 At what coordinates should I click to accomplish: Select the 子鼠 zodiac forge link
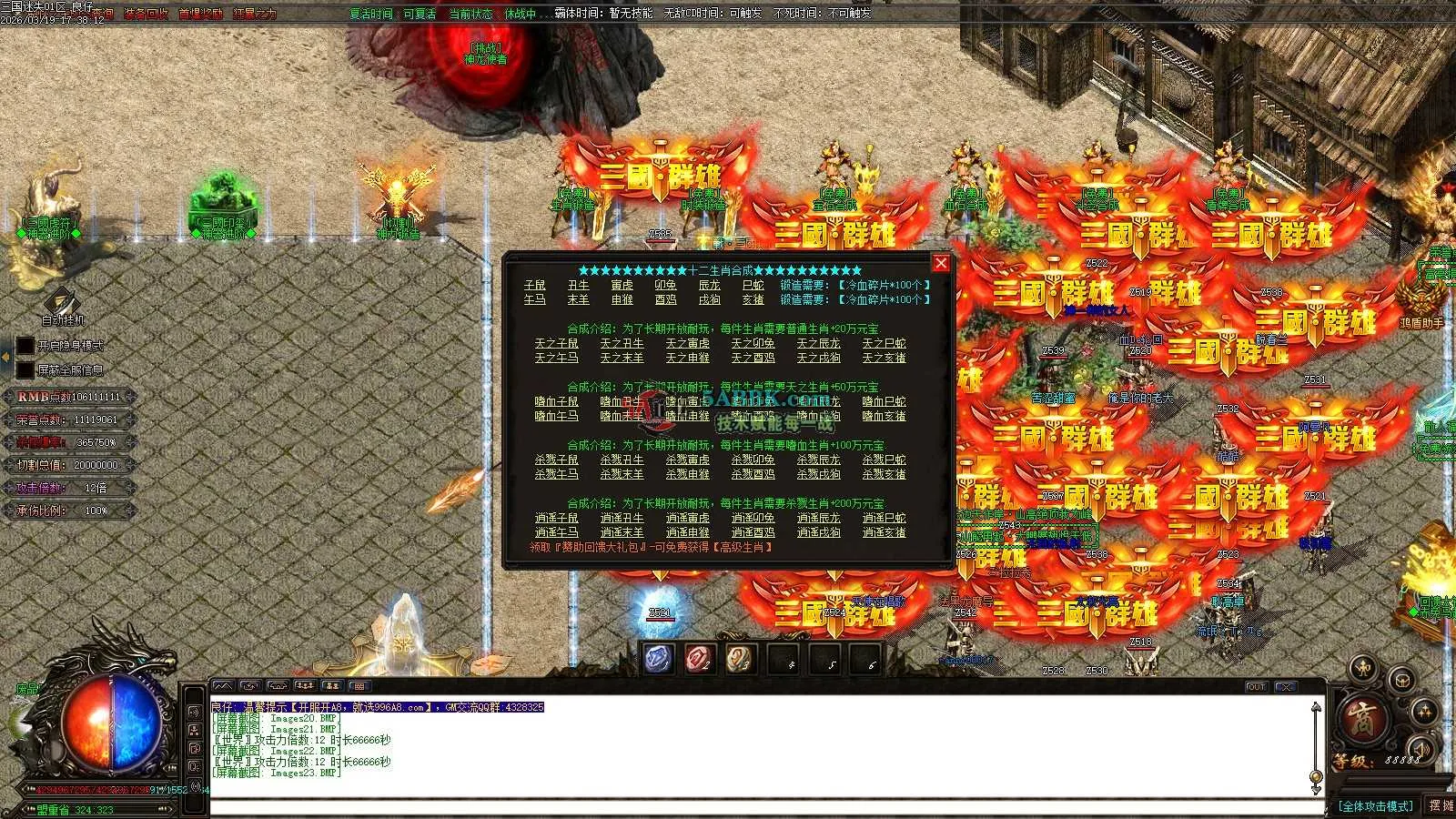click(534, 286)
